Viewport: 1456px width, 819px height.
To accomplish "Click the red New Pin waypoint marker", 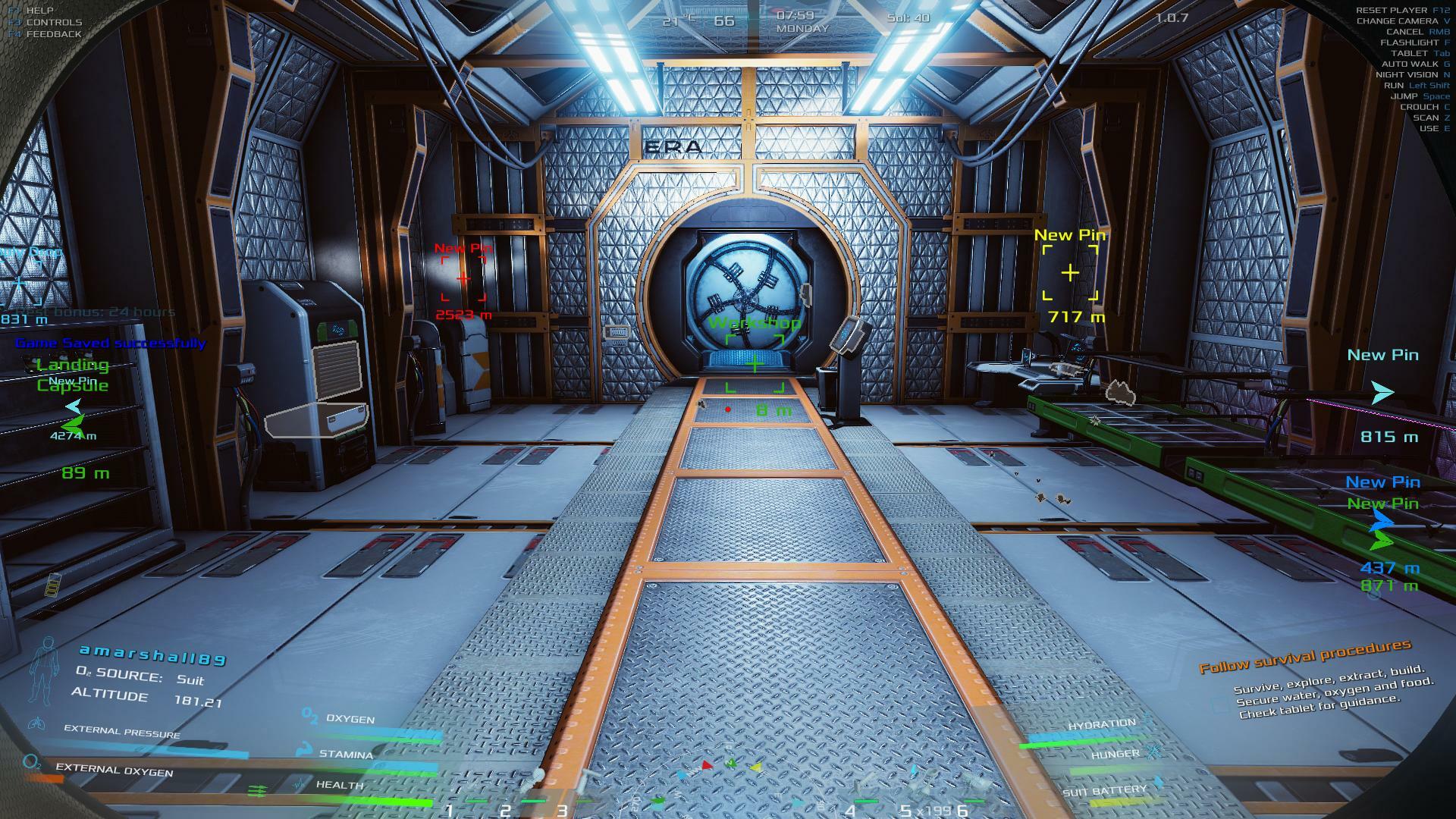I will click(463, 279).
